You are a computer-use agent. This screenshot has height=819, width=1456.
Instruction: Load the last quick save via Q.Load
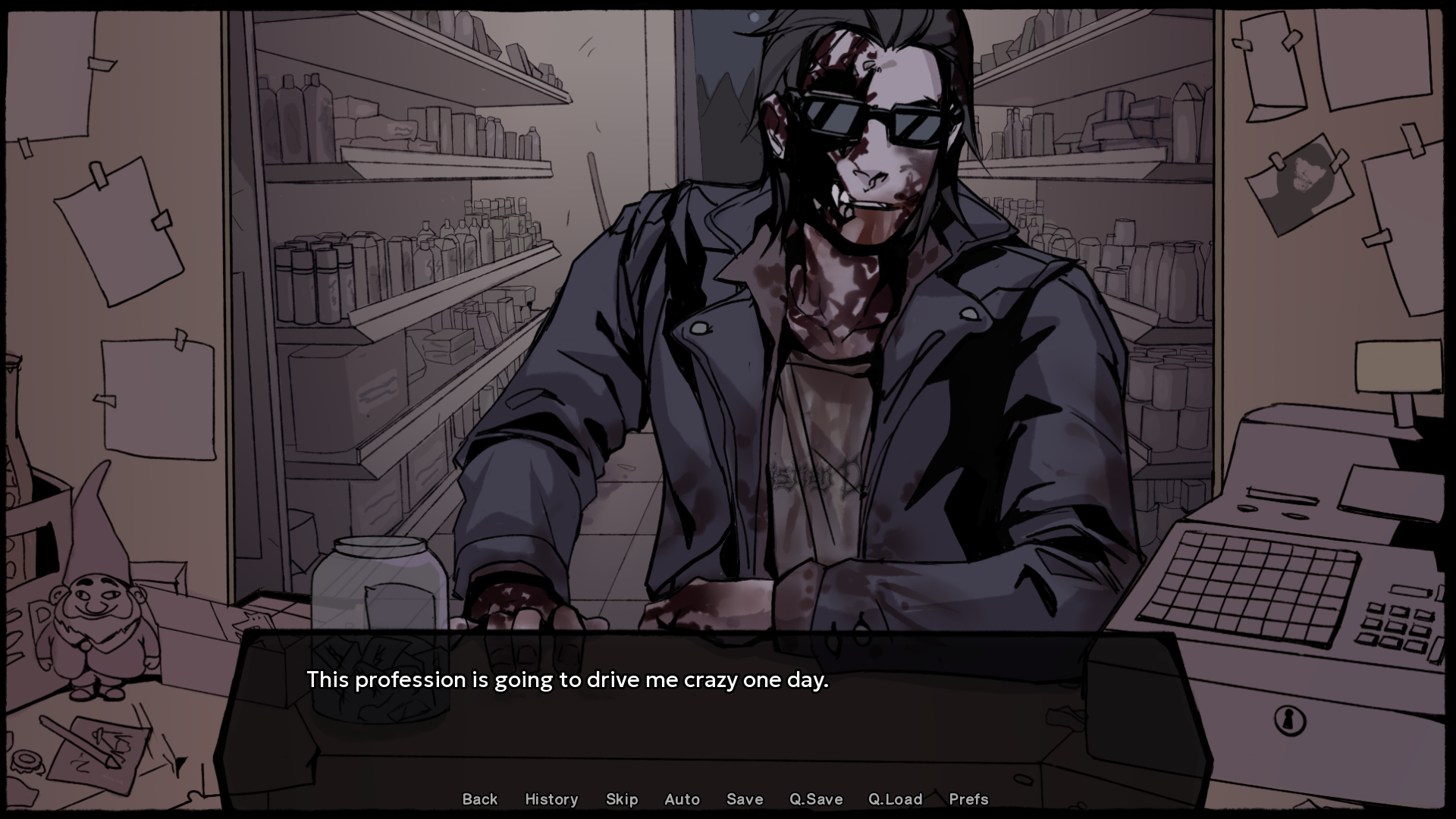(895, 799)
